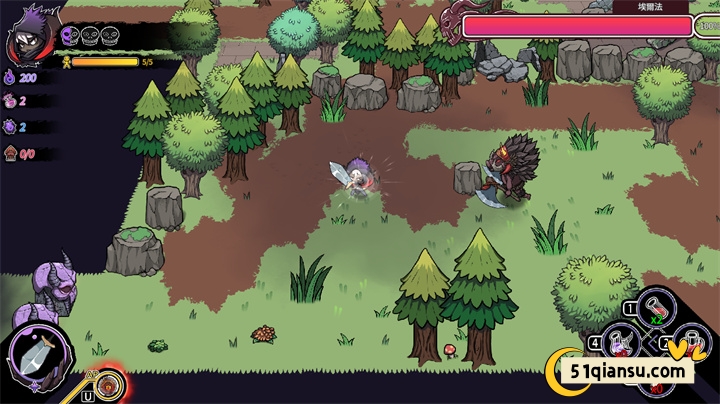Screen dimensions: 720x404
Task: Use the purple potion in slot 4
Action: coord(620,343)
